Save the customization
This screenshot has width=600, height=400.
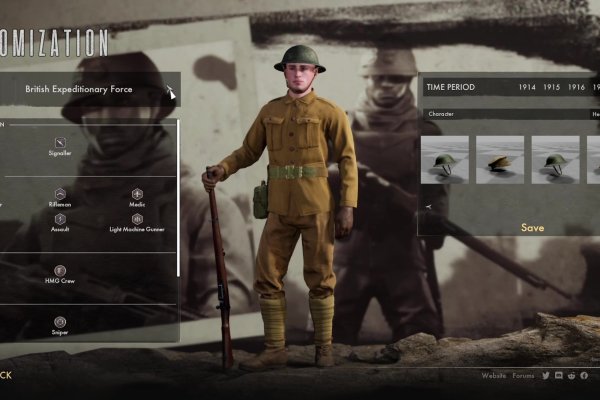point(533,228)
